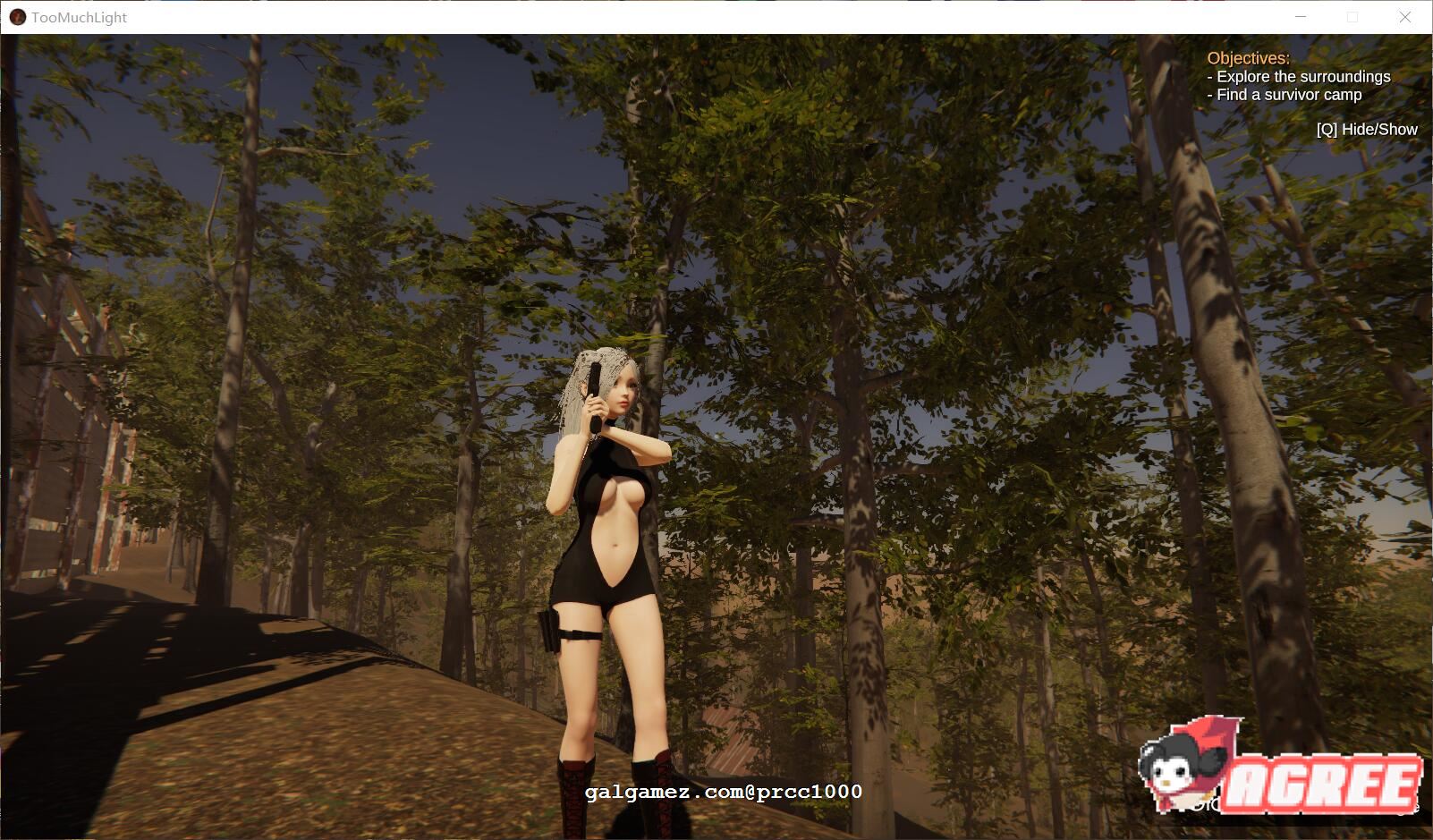Close the TooMuchLight window

pos(1404,17)
